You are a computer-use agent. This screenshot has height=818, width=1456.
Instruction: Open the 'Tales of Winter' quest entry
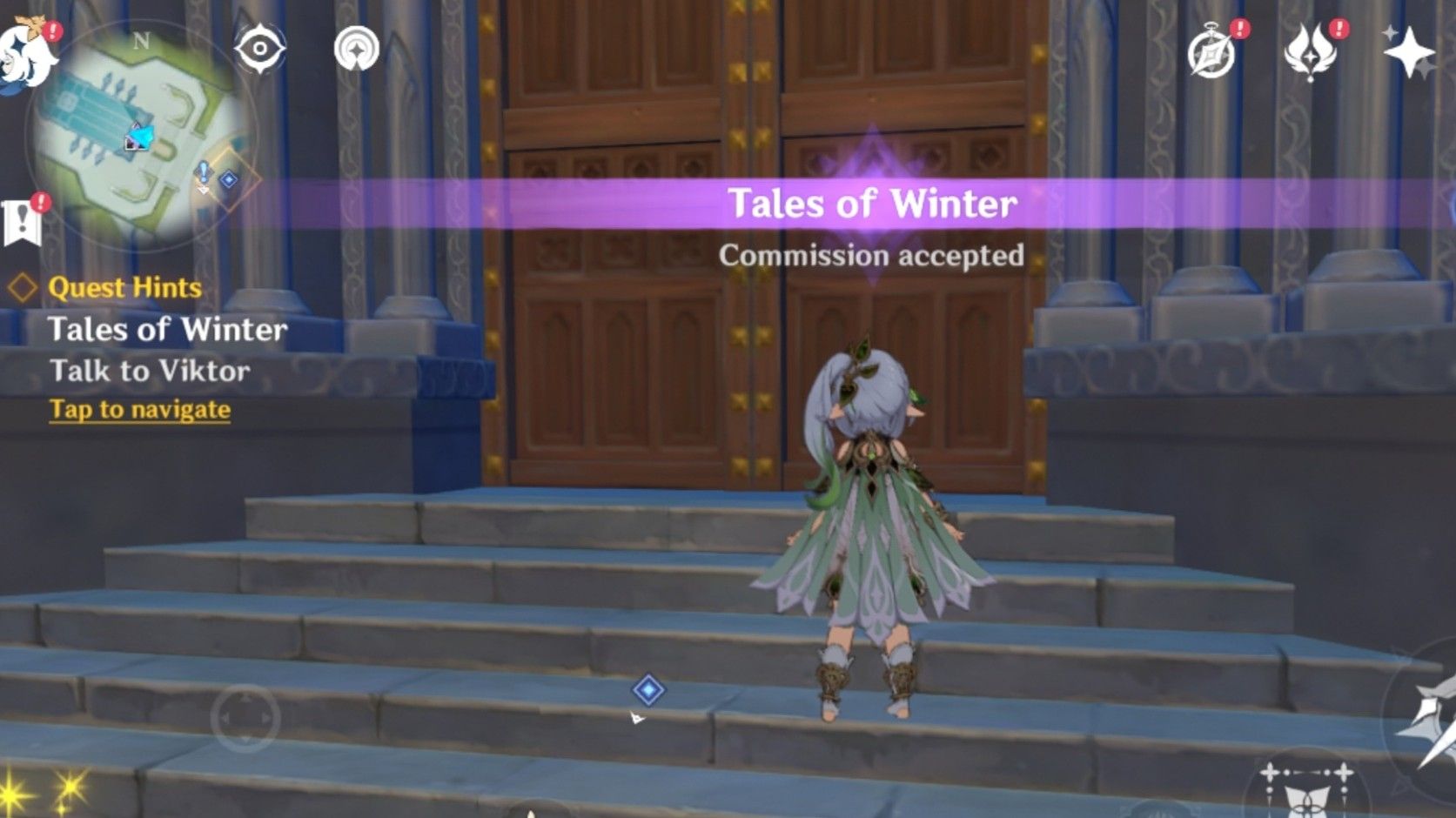(x=171, y=330)
